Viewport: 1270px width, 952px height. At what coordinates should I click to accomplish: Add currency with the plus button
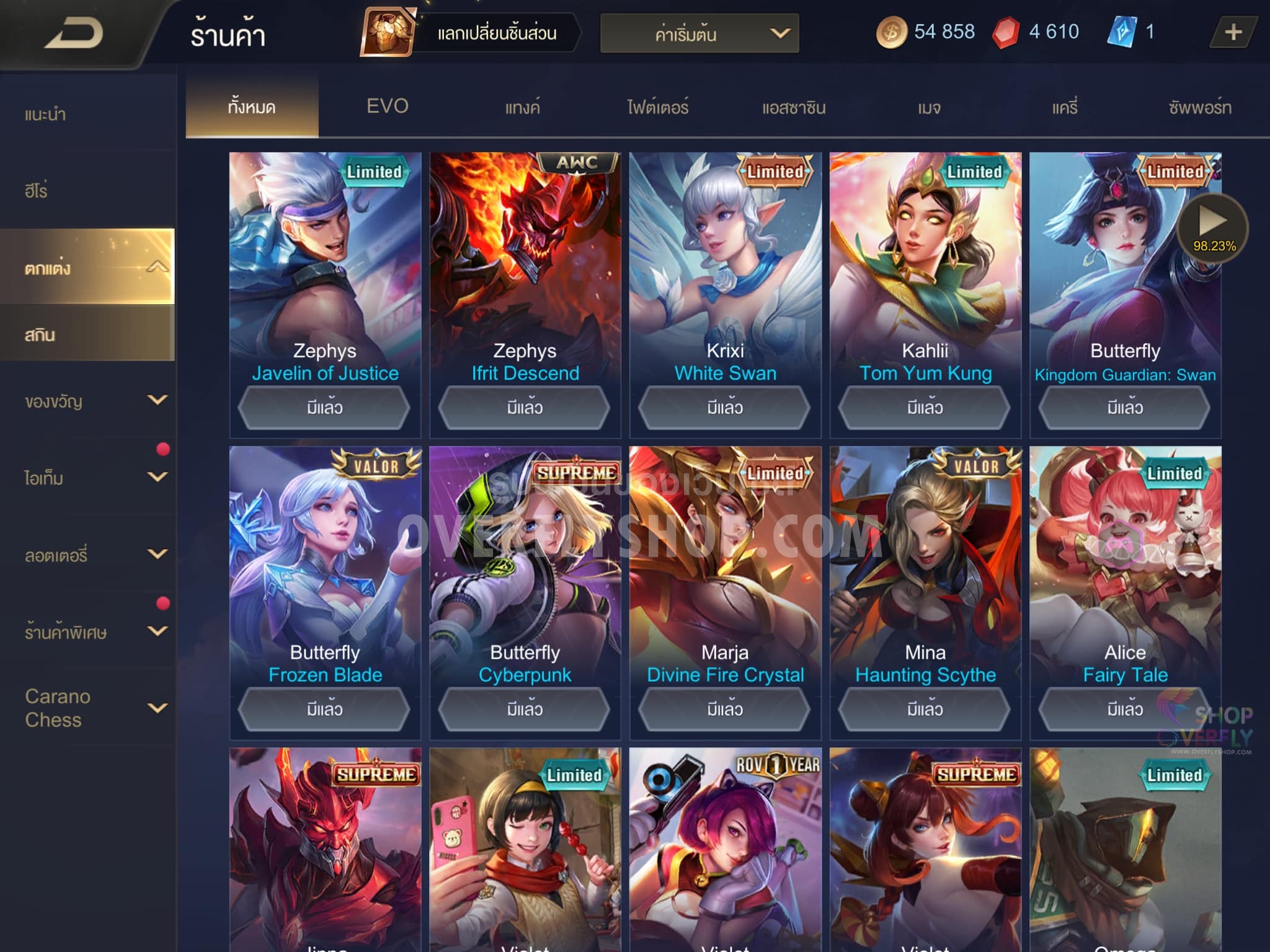(x=1233, y=32)
